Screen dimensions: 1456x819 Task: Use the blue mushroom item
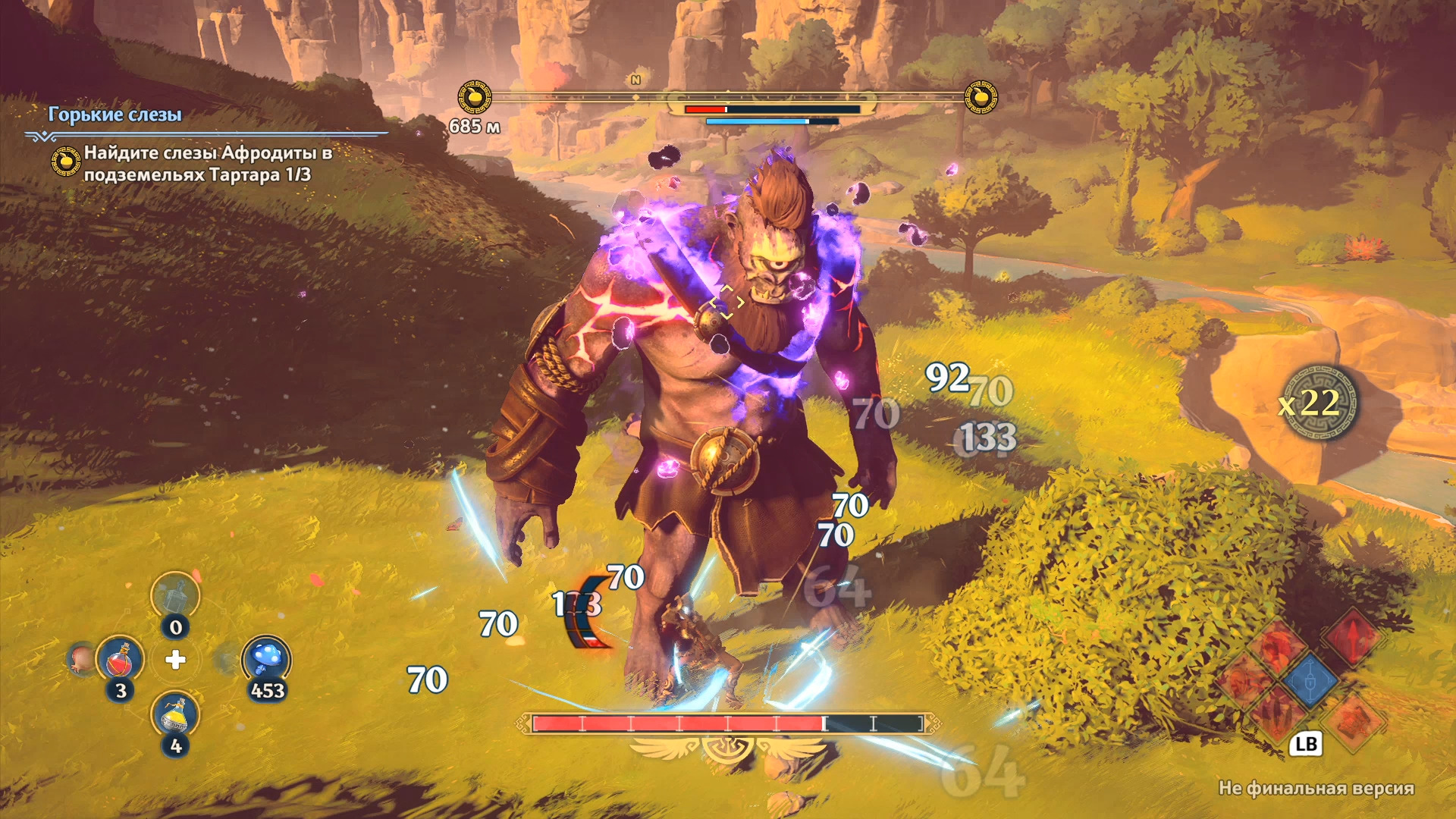click(x=266, y=659)
